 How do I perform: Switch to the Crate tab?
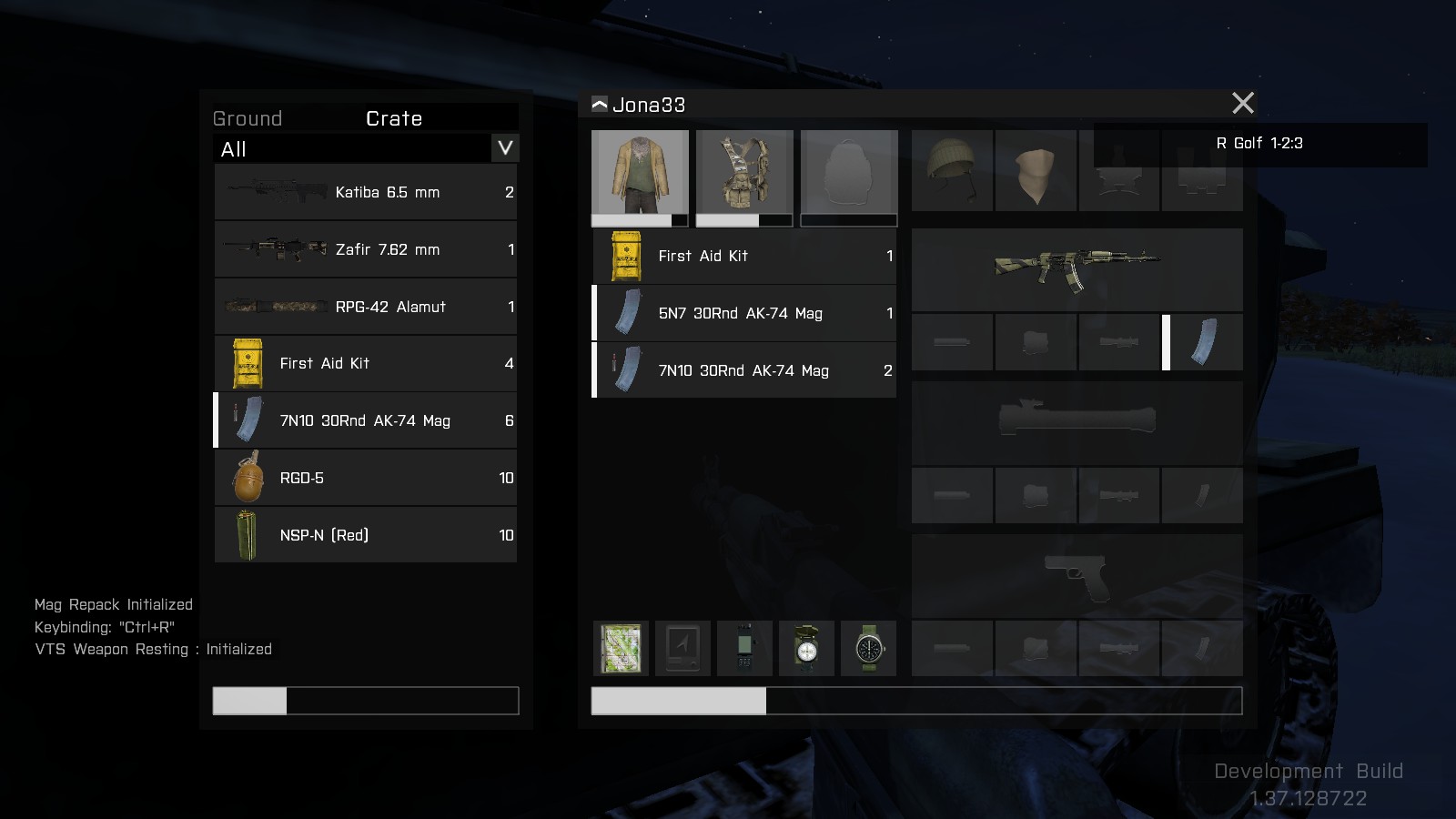click(x=394, y=118)
